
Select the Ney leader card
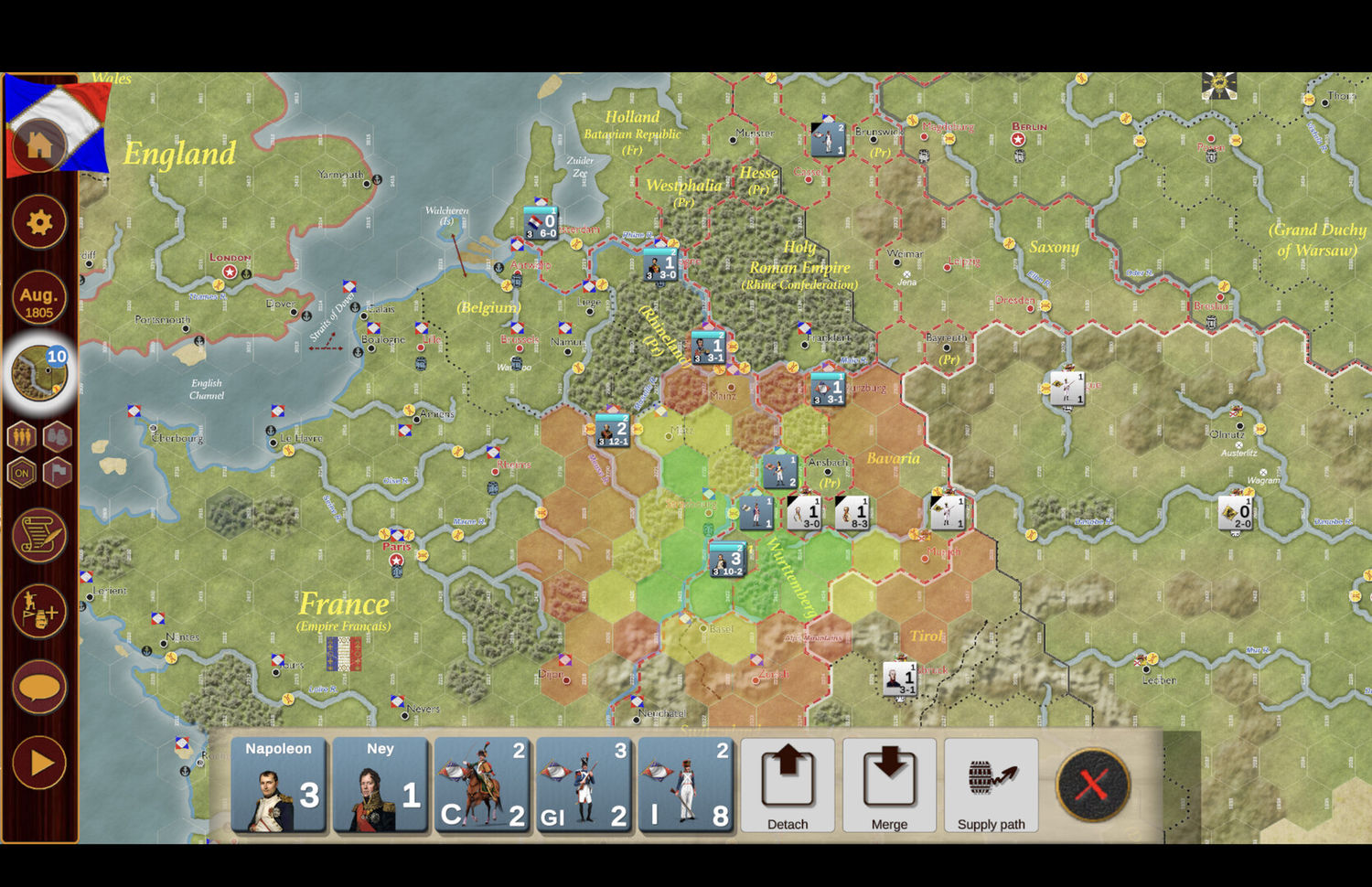381,785
